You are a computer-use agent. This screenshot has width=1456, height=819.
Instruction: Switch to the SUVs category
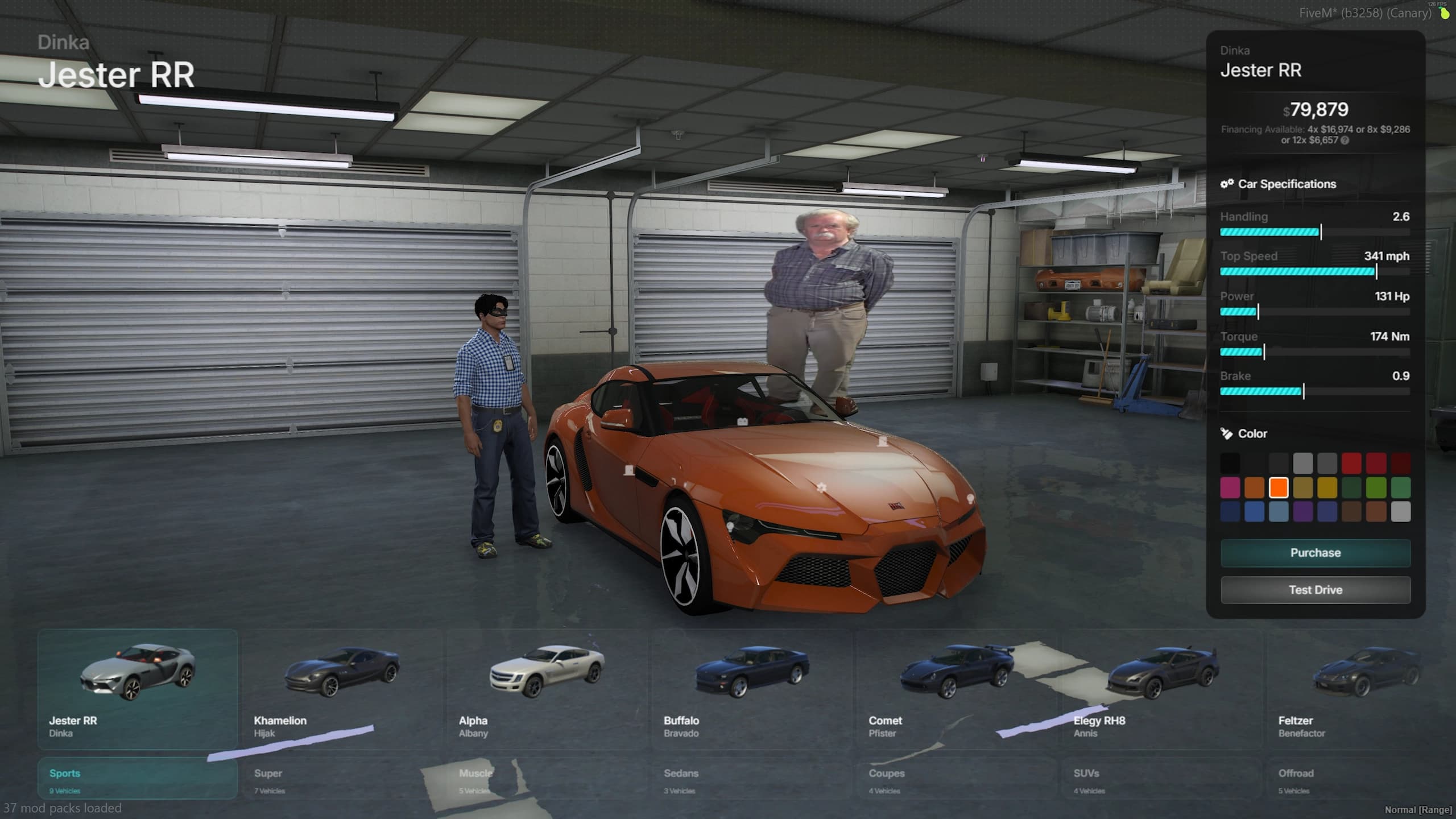(x=1086, y=773)
